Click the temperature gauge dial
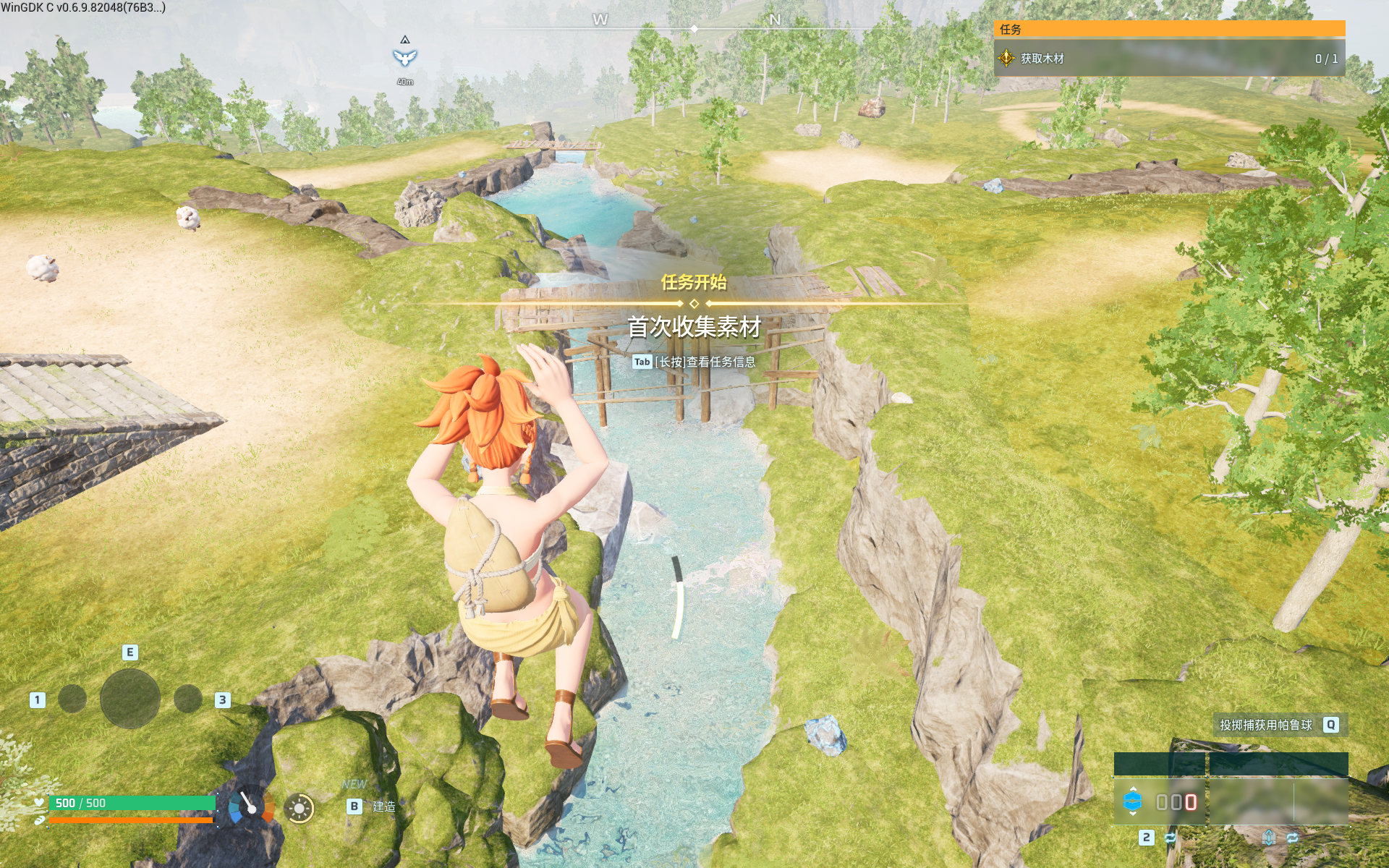This screenshot has height=868, width=1389. point(251,806)
